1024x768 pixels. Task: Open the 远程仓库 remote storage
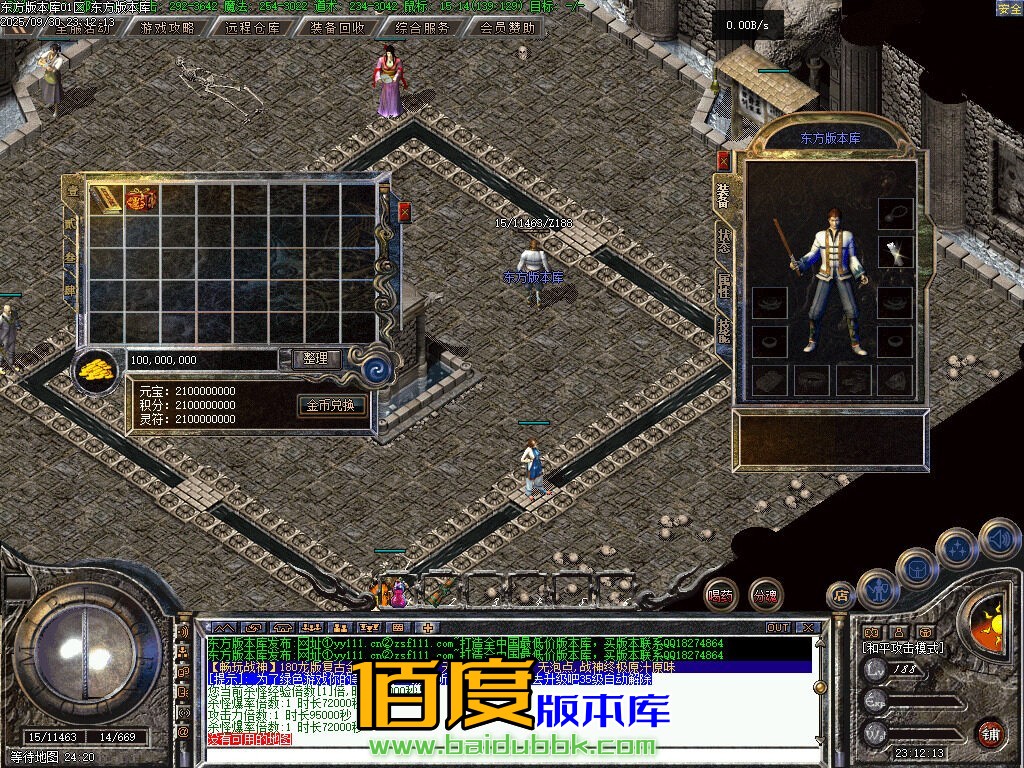252,28
